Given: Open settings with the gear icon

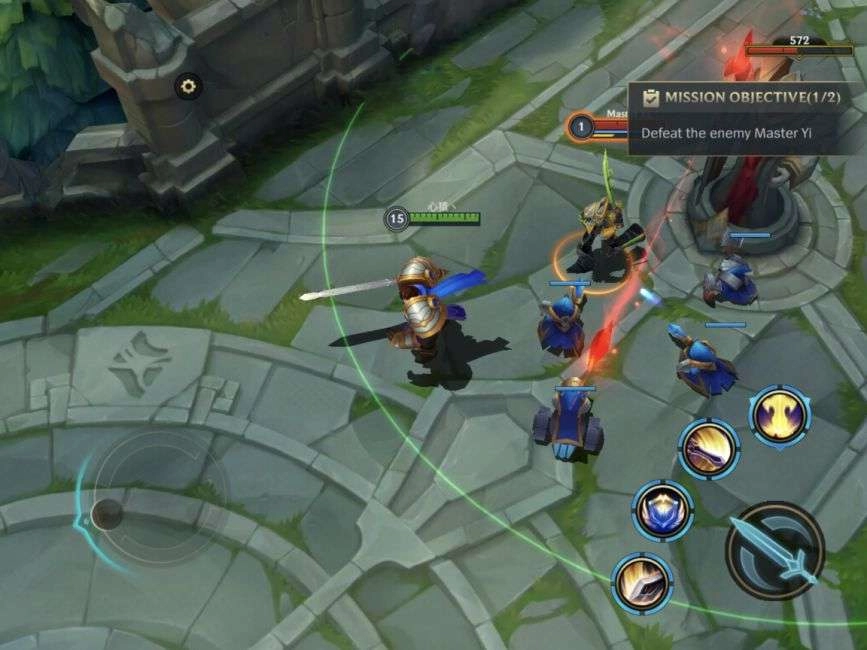Looking at the screenshot, I should pyautogui.click(x=188, y=86).
